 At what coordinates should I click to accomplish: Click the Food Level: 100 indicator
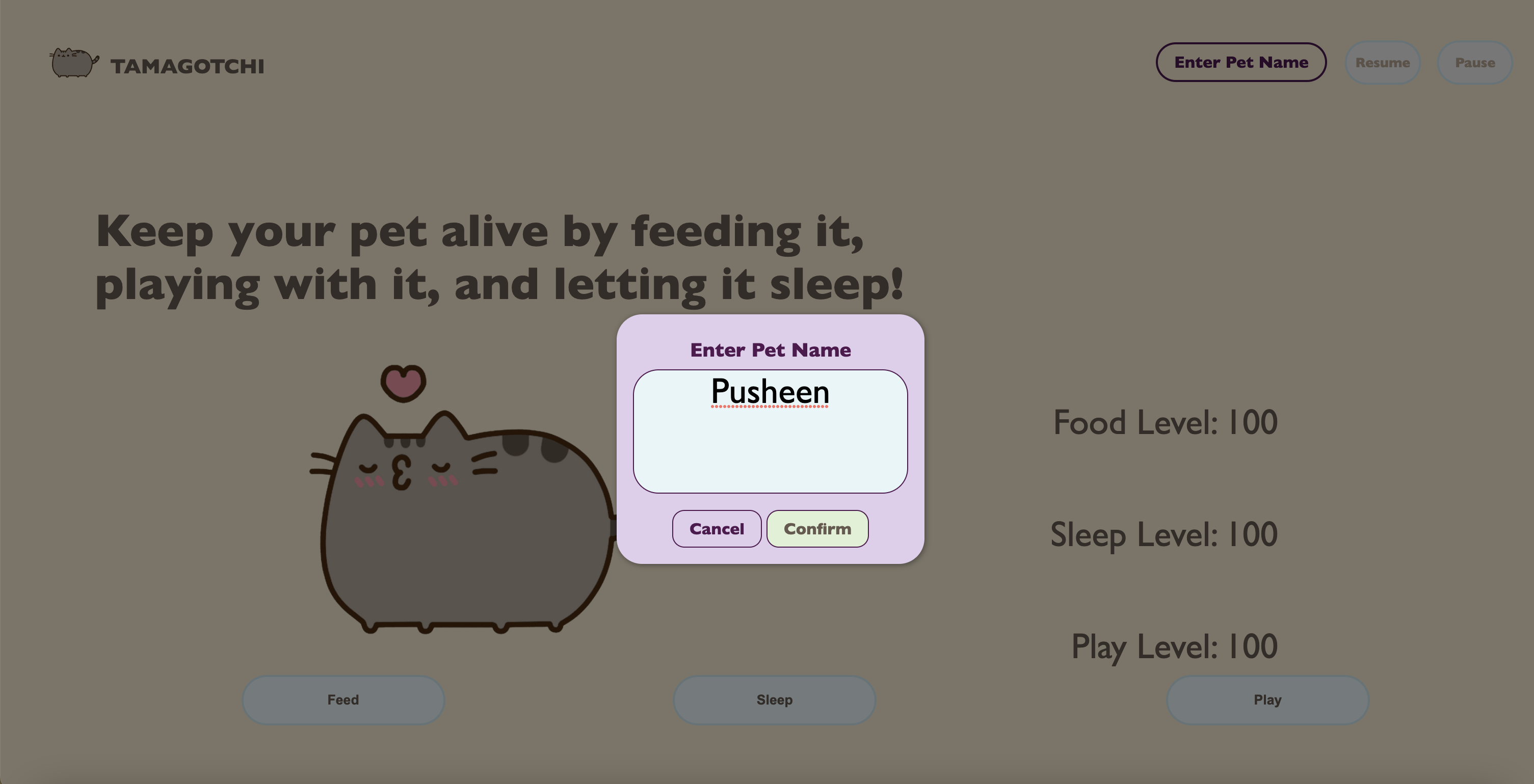point(1165,422)
